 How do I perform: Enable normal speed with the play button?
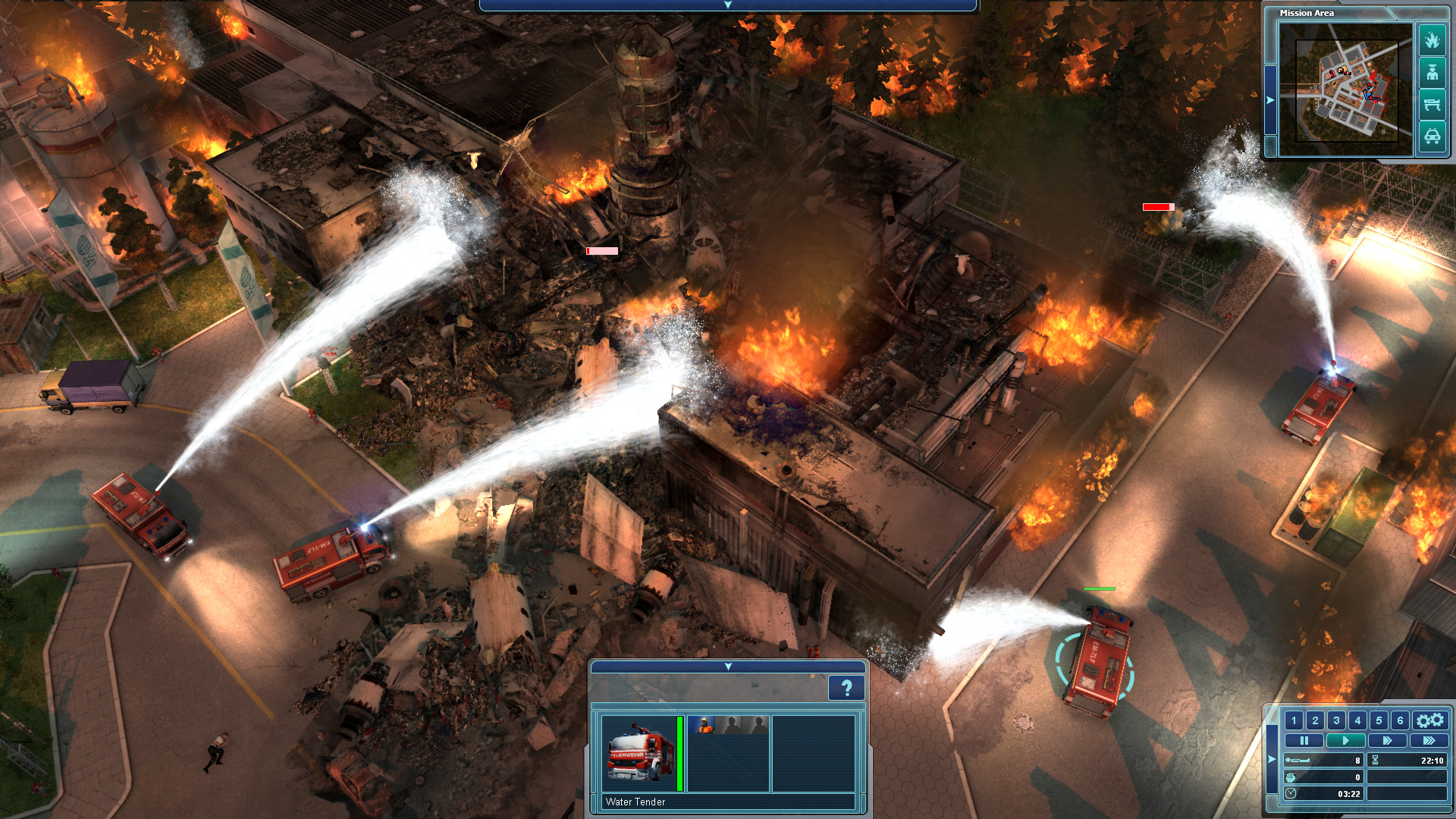point(1347,740)
